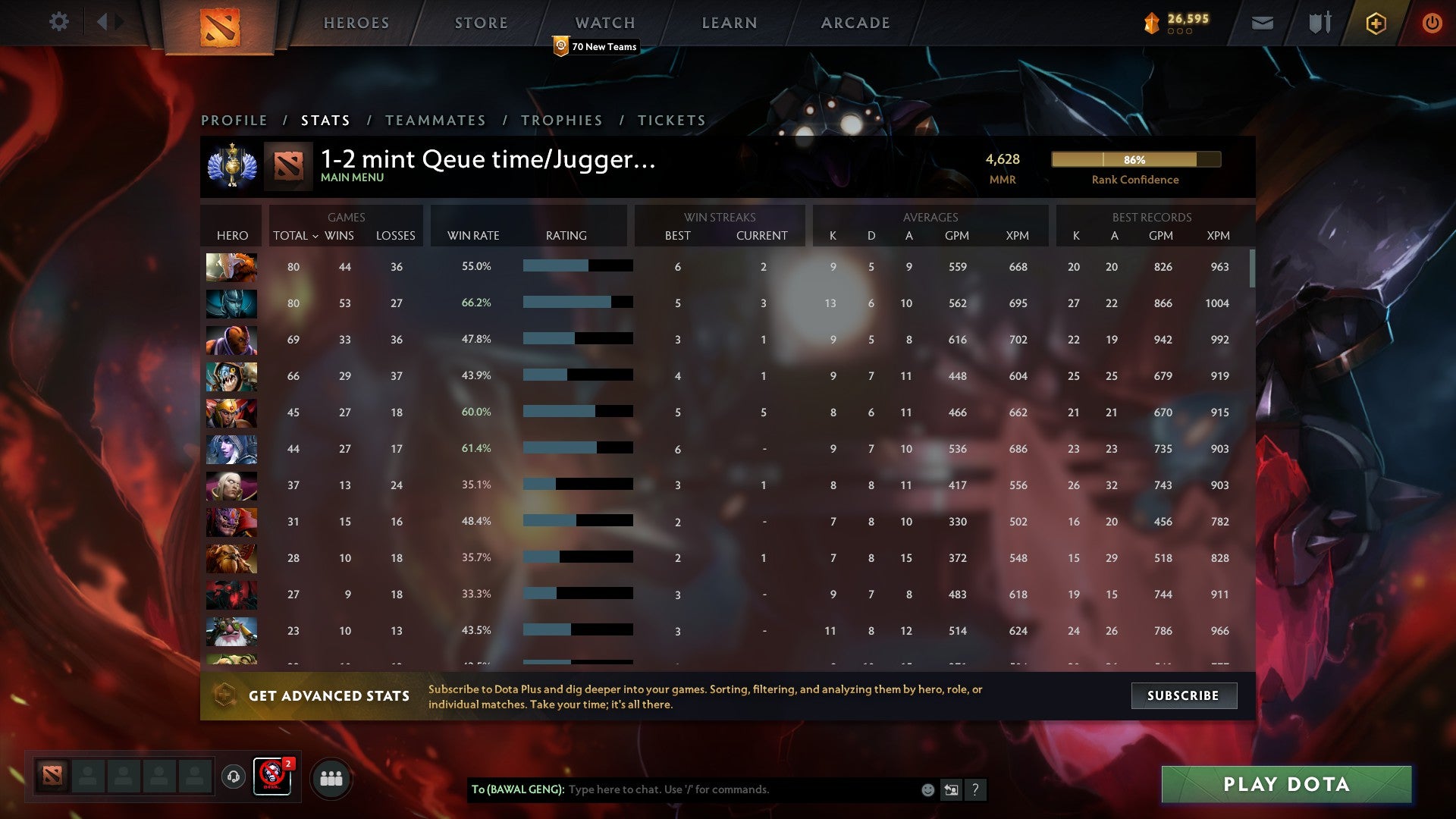Open the settings gear
The height and width of the screenshot is (819, 1456).
(59, 23)
